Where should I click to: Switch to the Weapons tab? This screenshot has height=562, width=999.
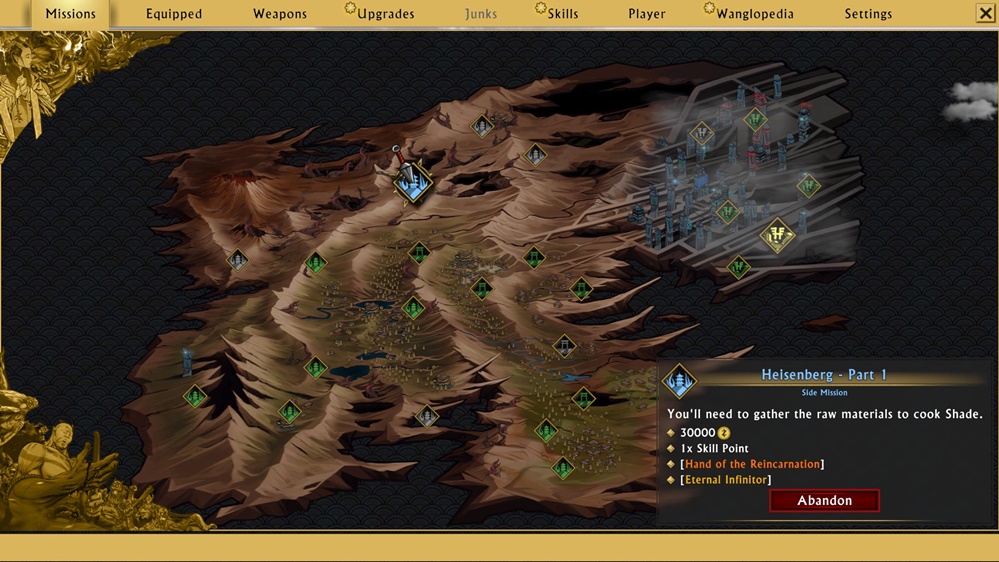click(x=280, y=14)
